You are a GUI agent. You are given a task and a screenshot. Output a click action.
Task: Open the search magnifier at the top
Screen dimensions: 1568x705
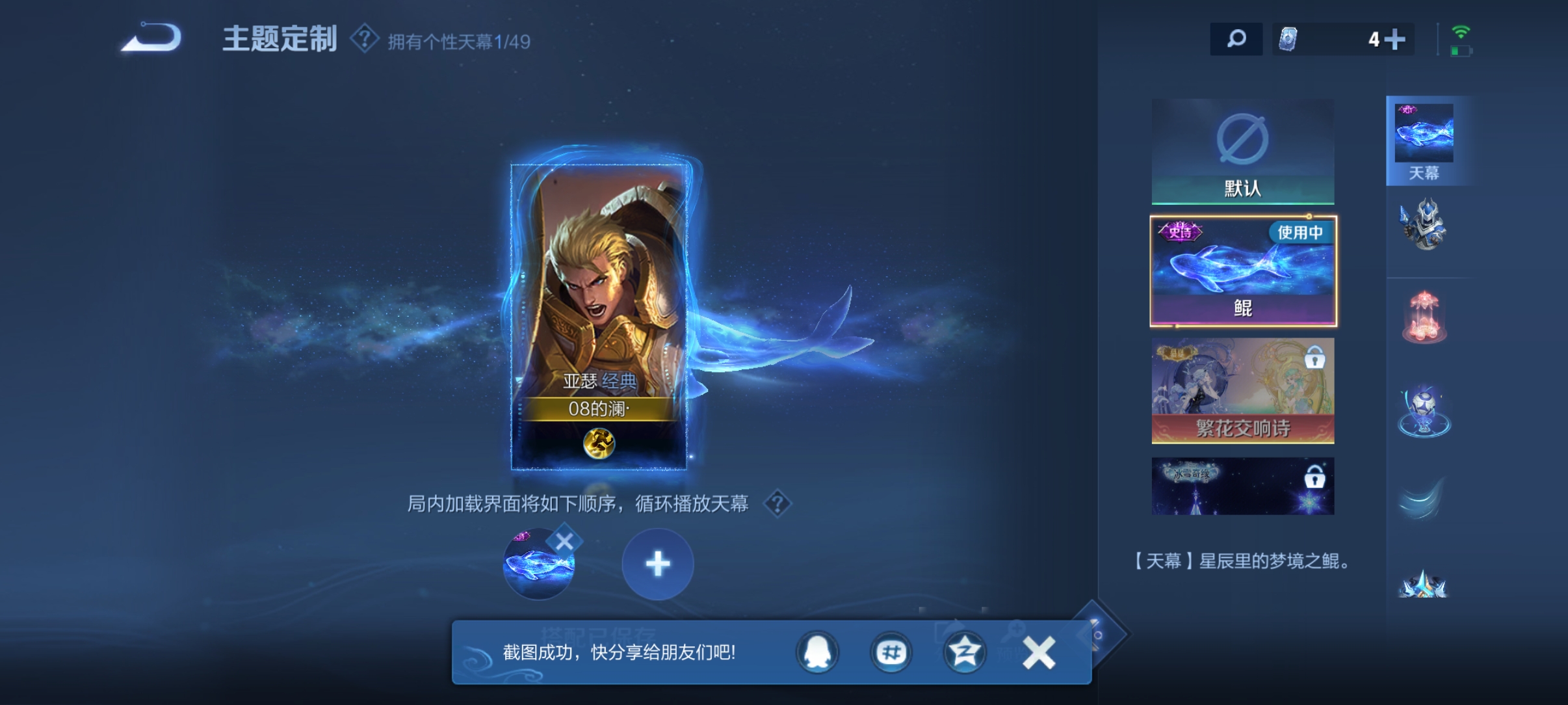pos(1237,39)
